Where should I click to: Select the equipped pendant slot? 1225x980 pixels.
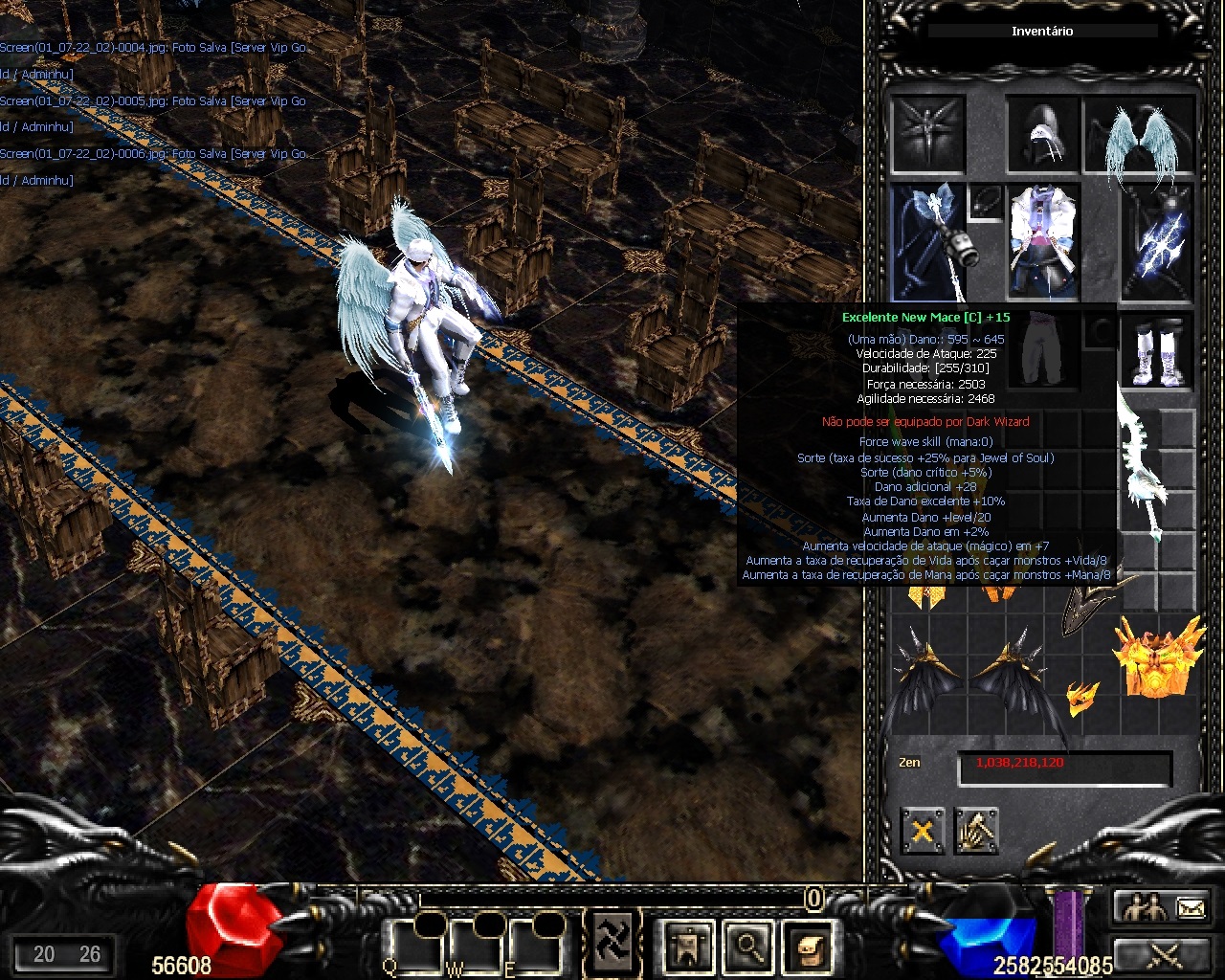(986, 203)
